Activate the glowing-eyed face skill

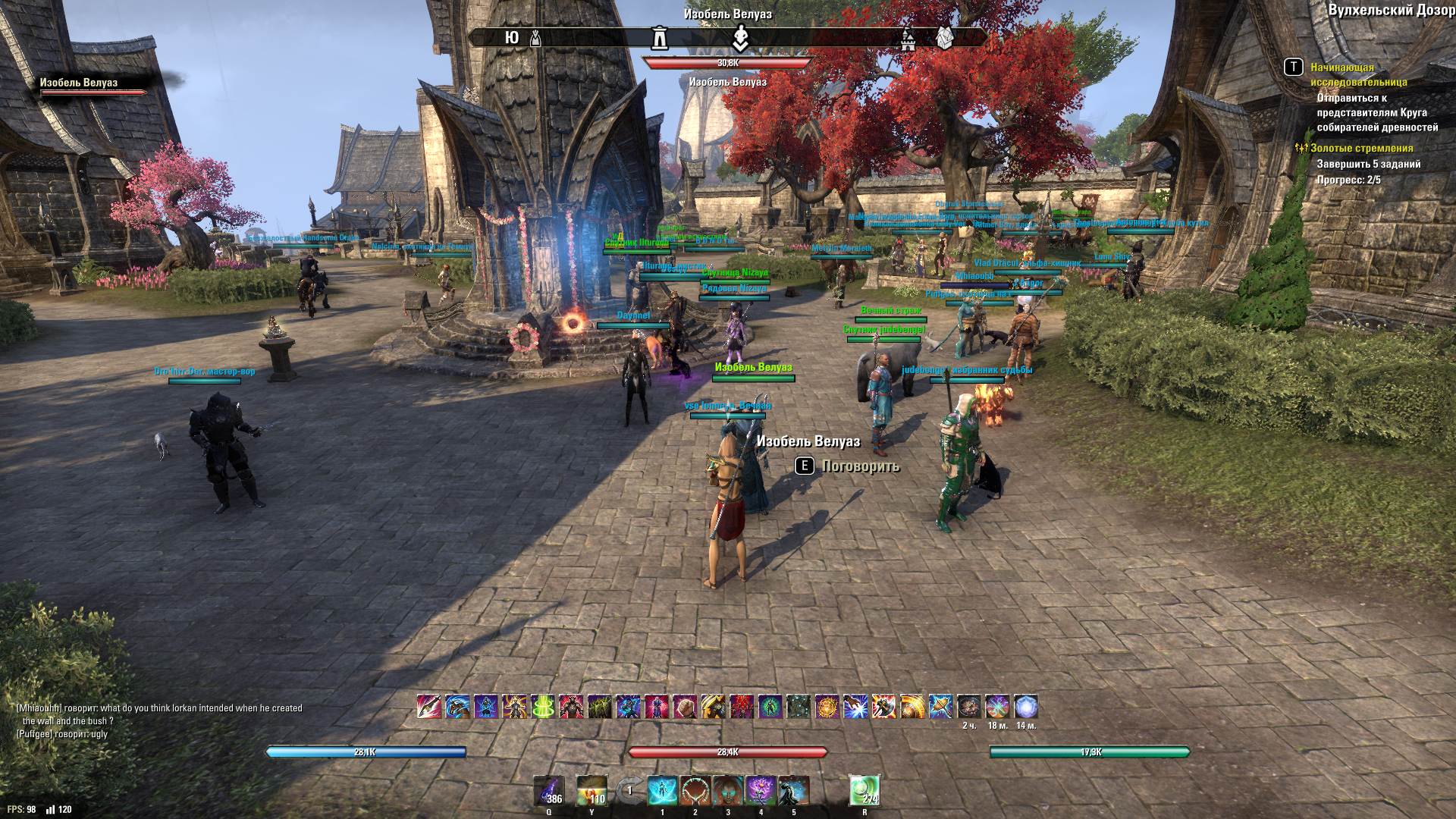click(728, 791)
